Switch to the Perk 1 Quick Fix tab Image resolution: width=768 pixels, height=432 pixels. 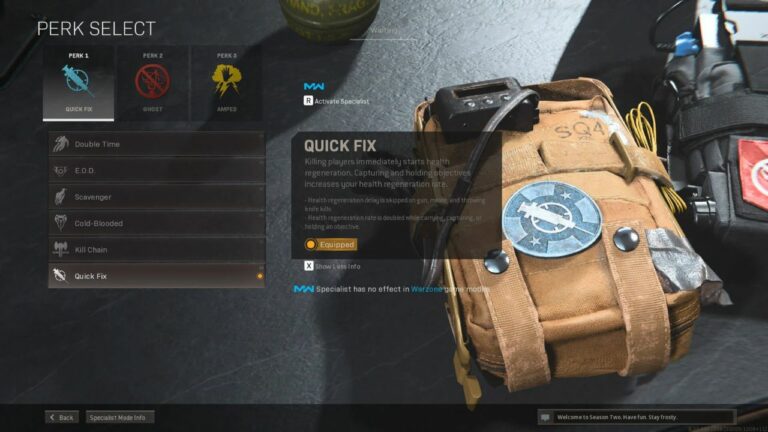78,83
